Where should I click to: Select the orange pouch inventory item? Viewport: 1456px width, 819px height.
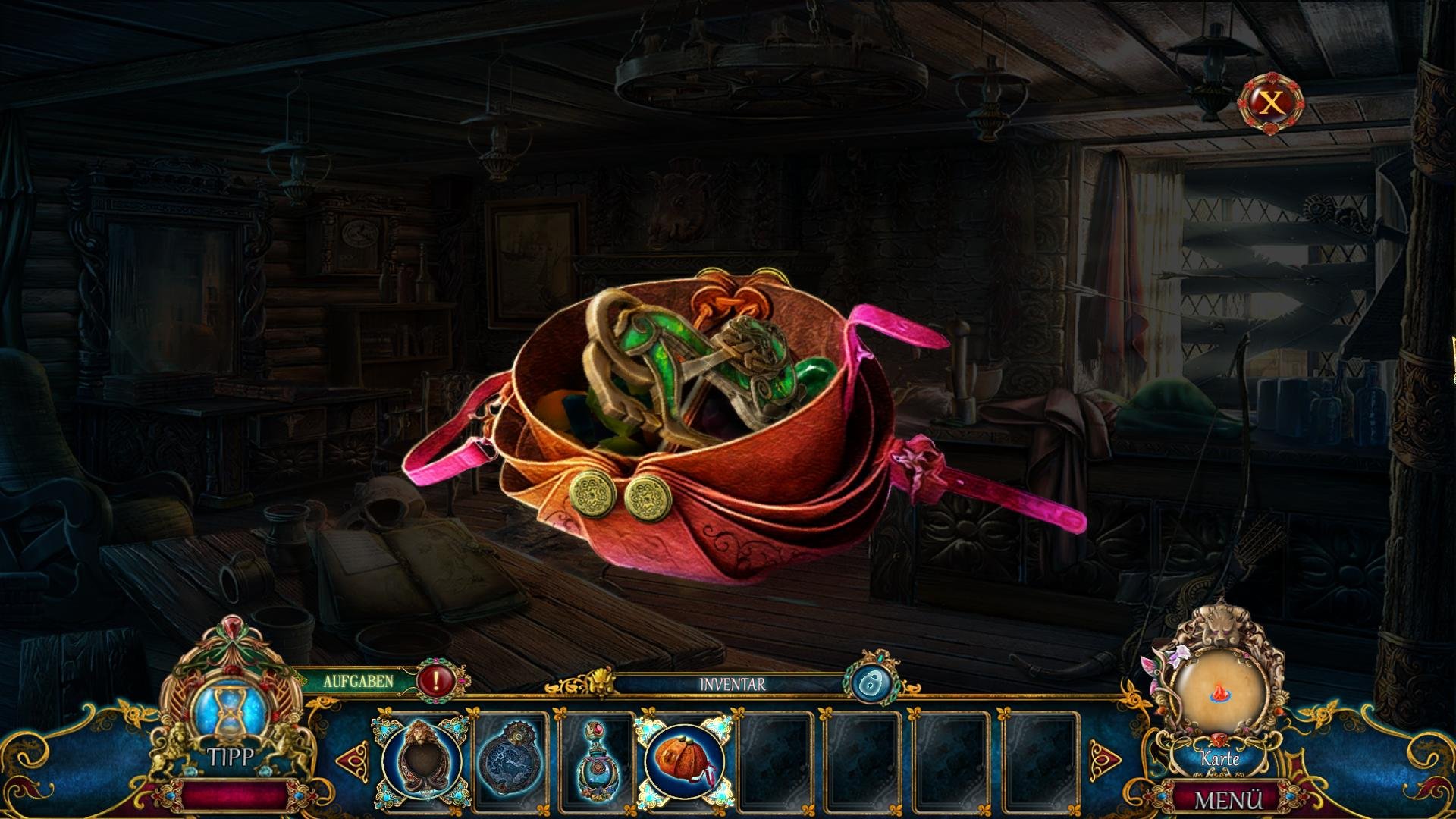[x=683, y=758]
